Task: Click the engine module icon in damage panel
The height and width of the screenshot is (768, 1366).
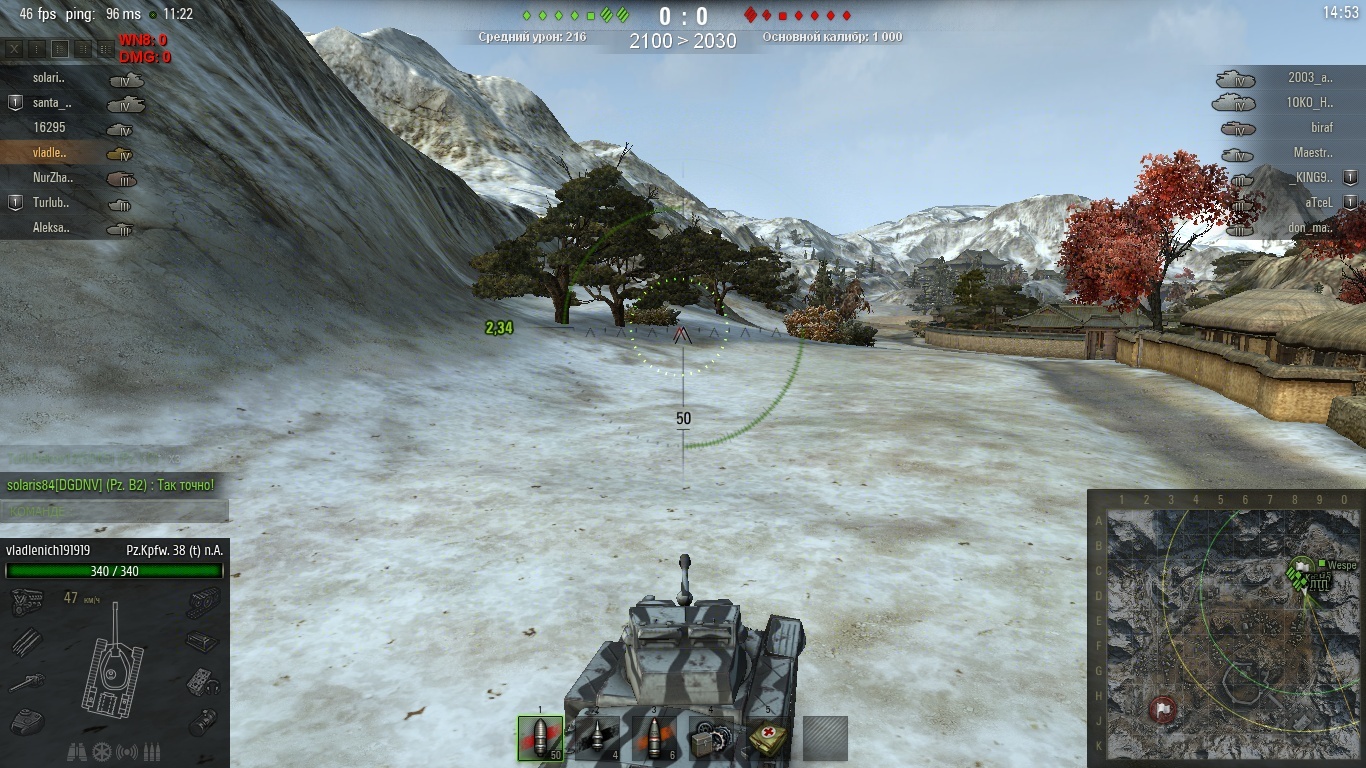Action: click(x=26, y=601)
